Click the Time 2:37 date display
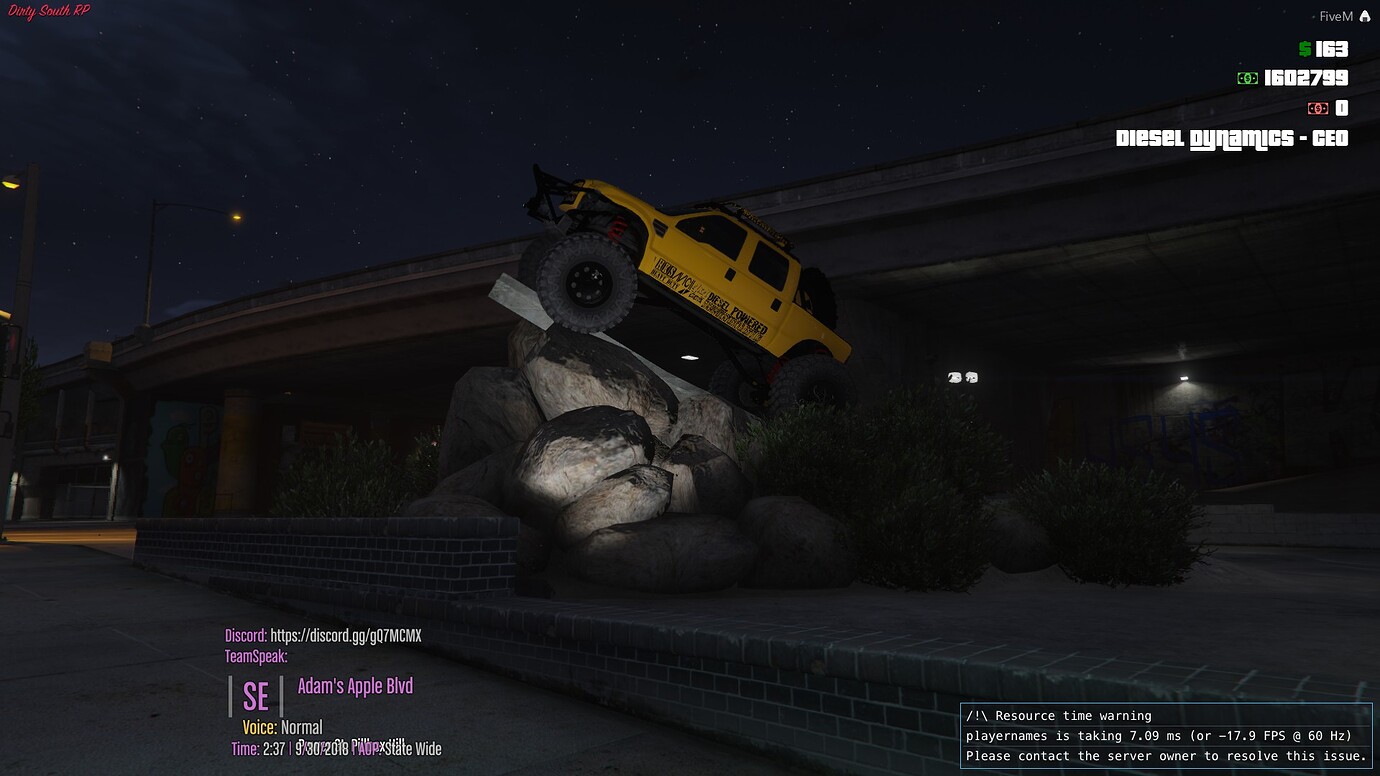This screenshot has width=1380, height=776. tap(285, 748)
